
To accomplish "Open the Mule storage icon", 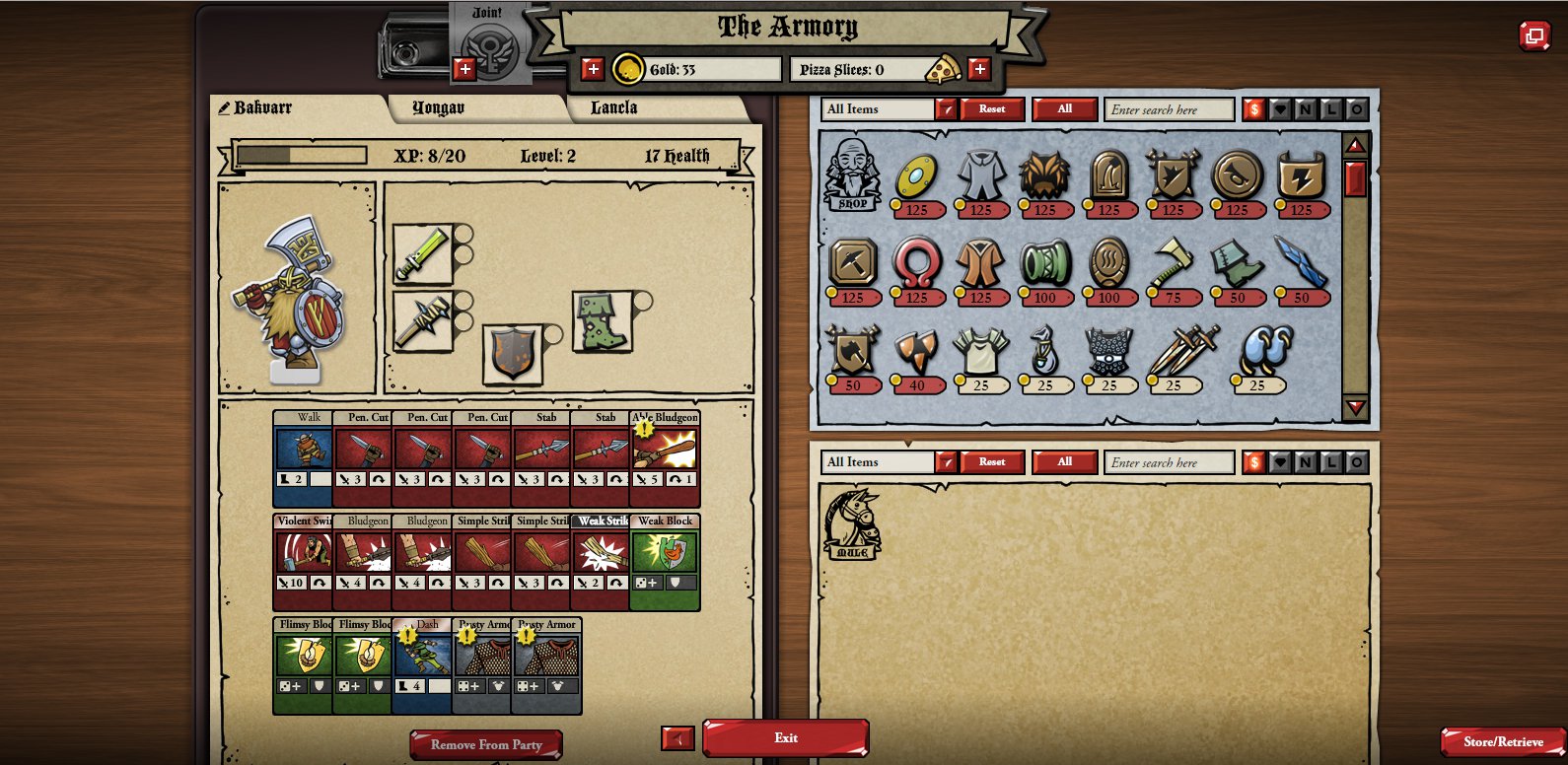I will 852,524.
